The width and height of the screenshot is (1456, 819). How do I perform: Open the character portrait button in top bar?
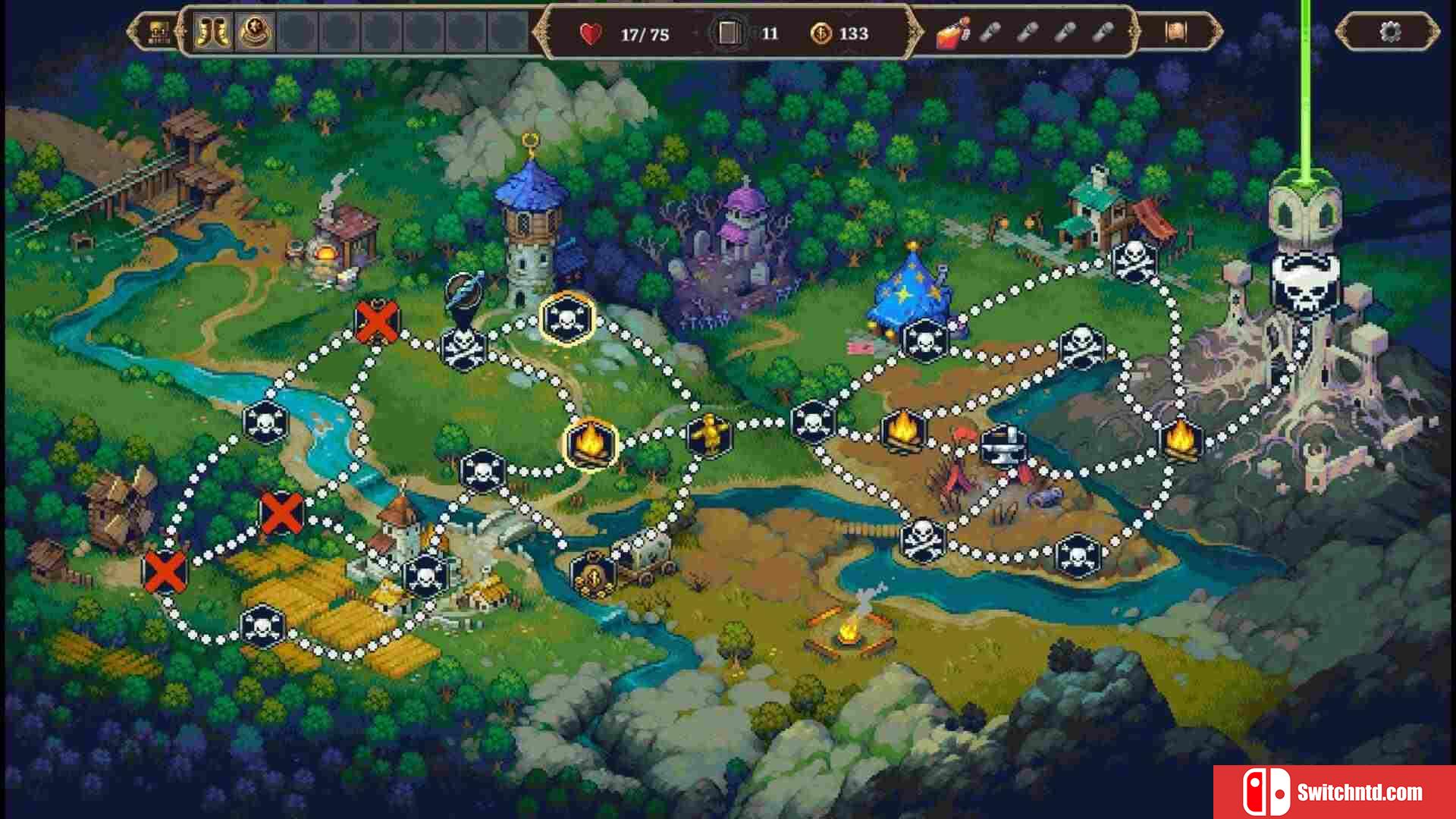click(x=158, y=33)
